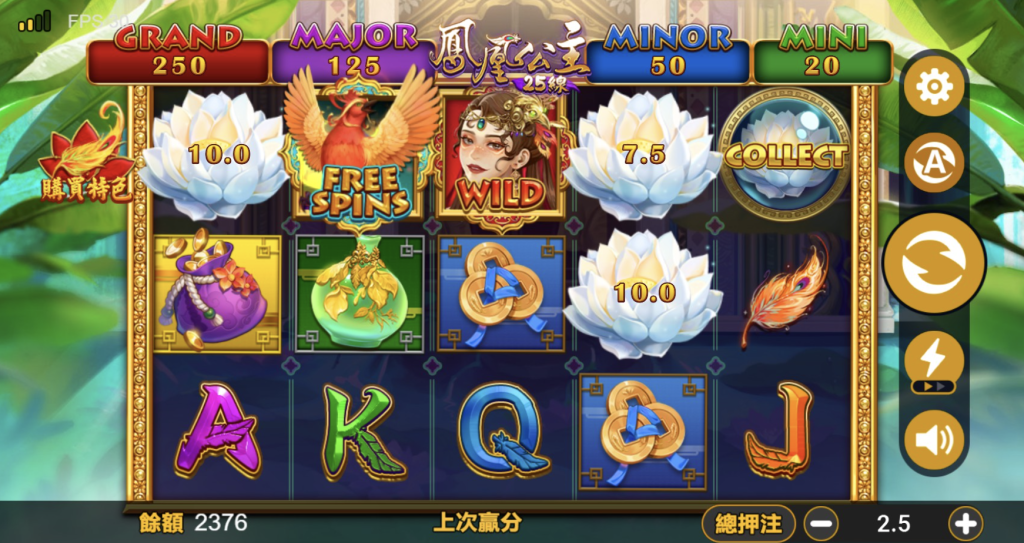1024x543 pixels.
Task: Decrease the bet with the minus button
Action: (x=822, y=523)
